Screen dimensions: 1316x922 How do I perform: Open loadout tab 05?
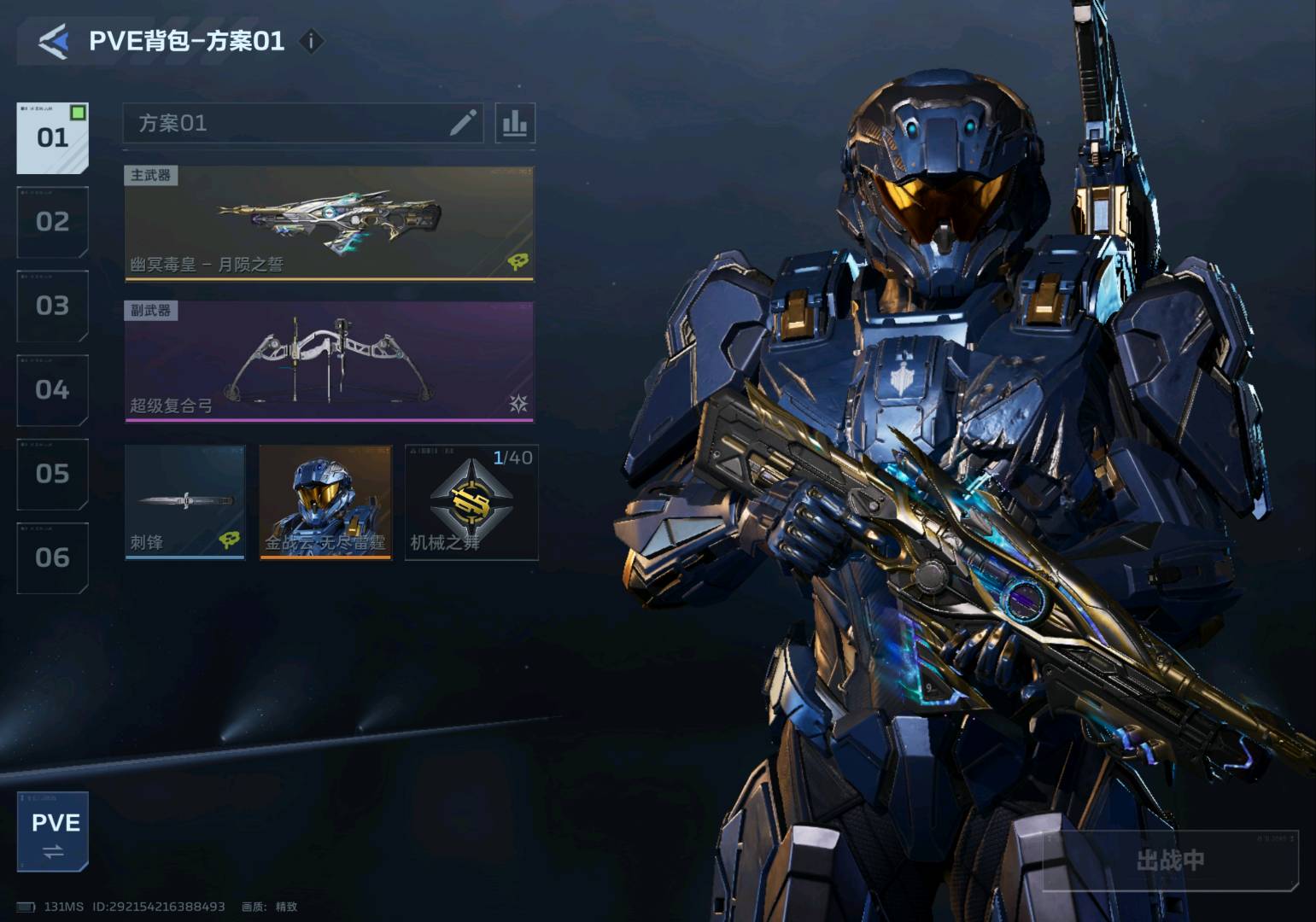coord(52,474)
